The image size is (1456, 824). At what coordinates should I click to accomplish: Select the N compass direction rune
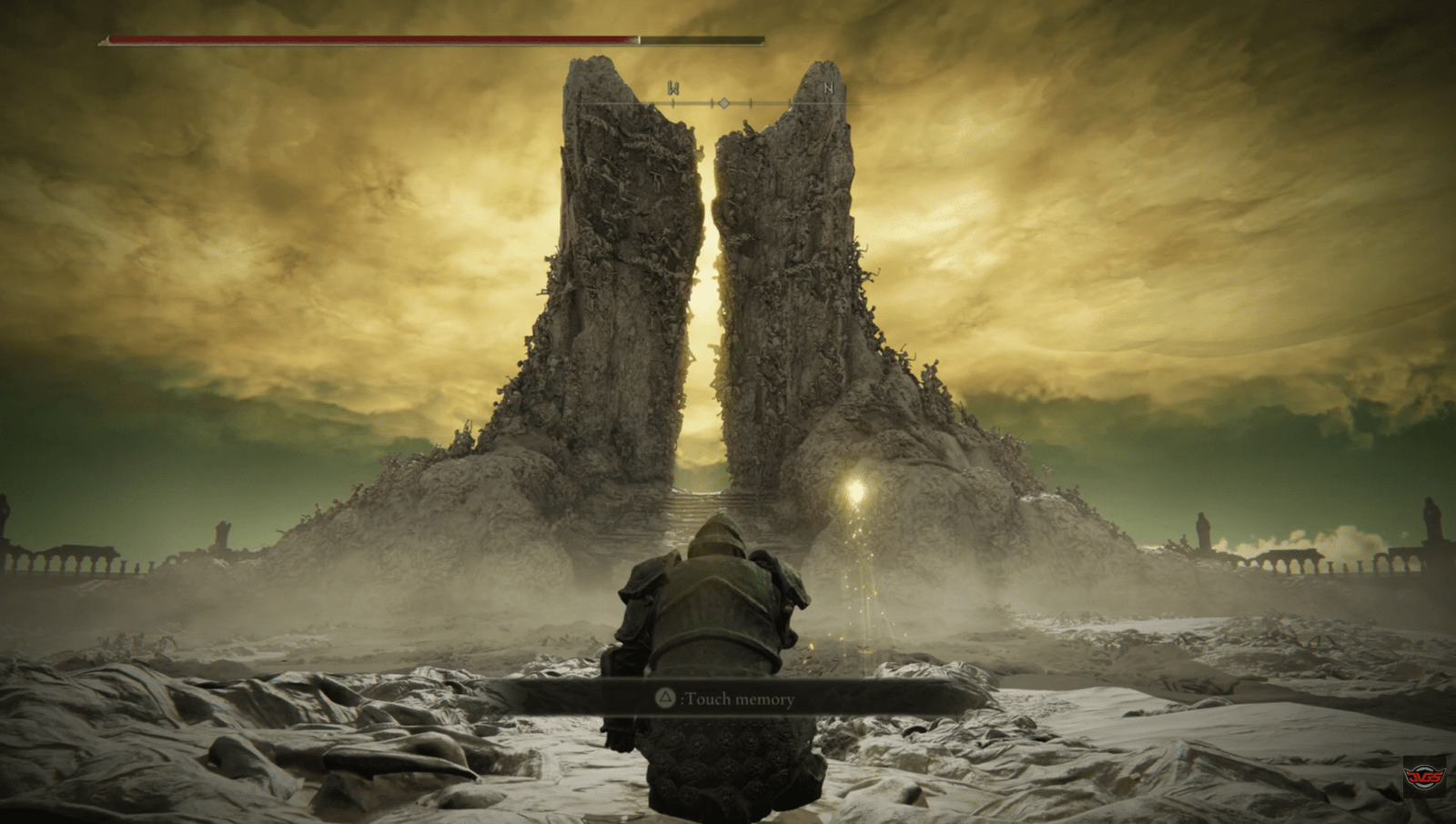[x=827, y=89]
